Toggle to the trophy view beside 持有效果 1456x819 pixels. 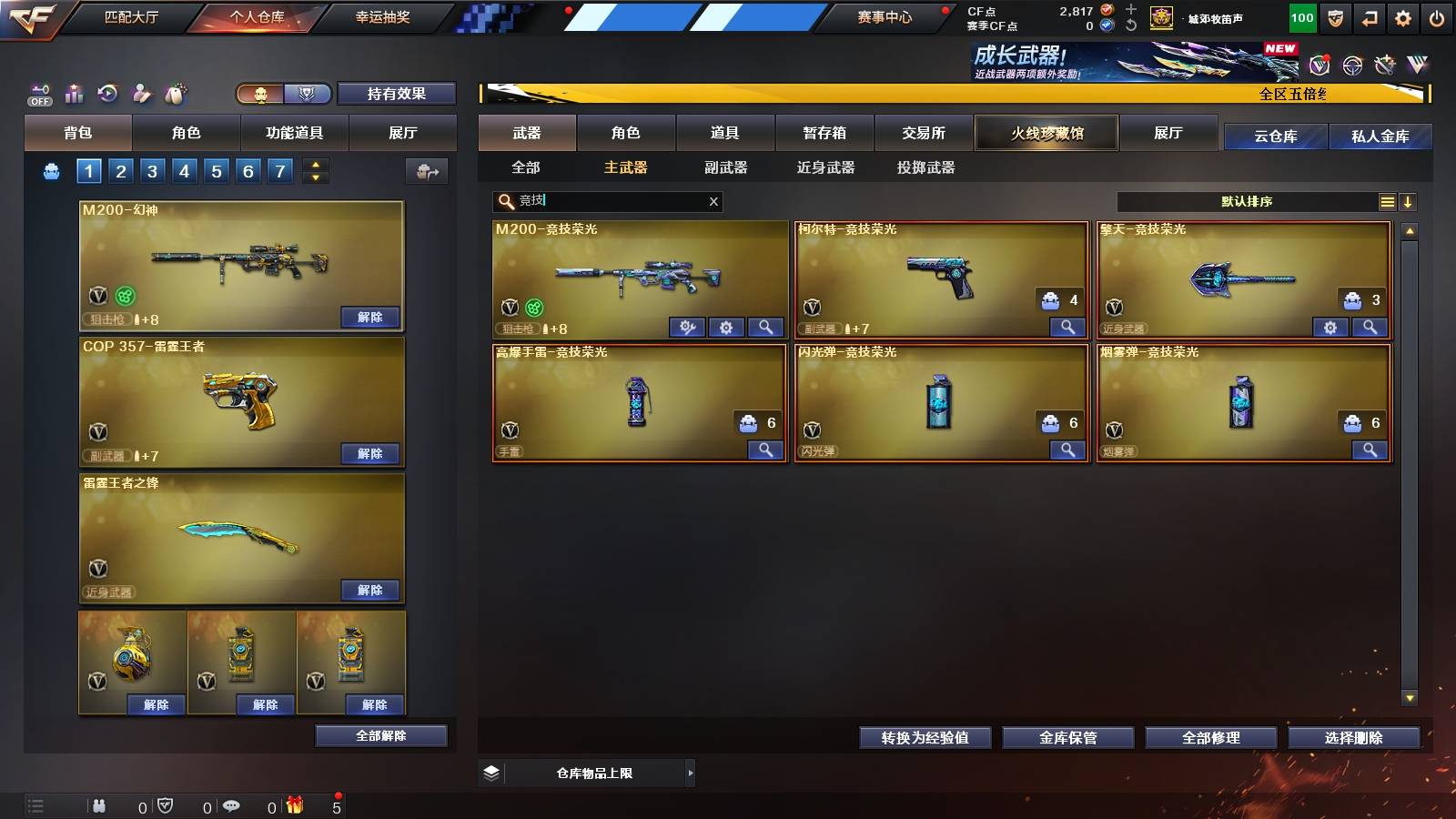[x=307, y=94]
